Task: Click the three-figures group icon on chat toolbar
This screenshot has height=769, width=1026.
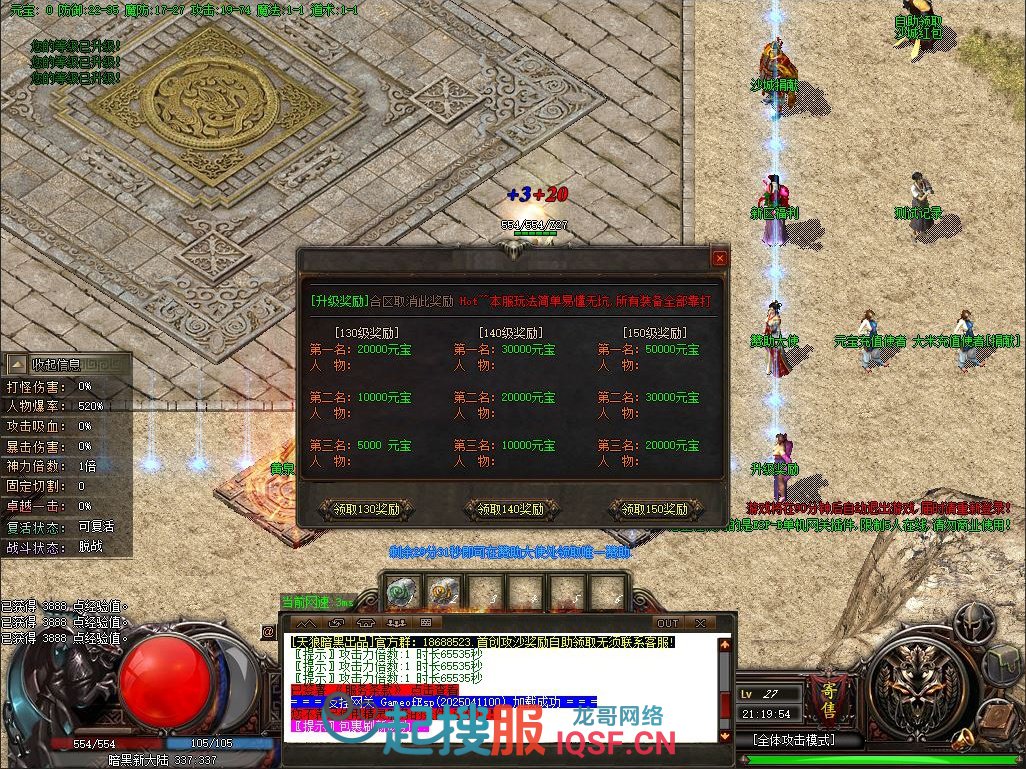Action: (396, 623)
